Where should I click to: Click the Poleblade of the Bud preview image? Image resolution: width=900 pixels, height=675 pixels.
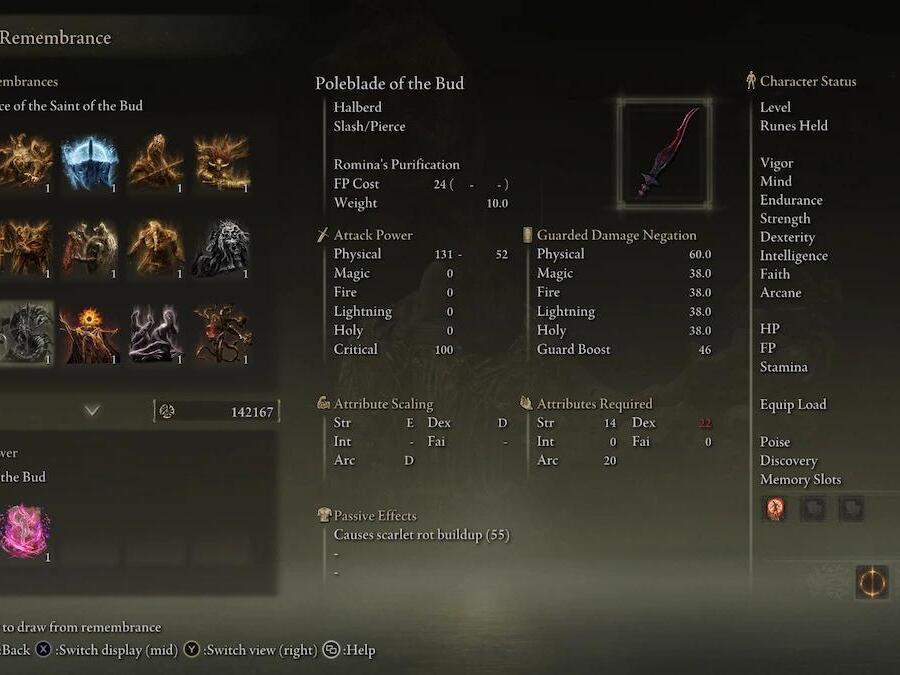point(664,153)
